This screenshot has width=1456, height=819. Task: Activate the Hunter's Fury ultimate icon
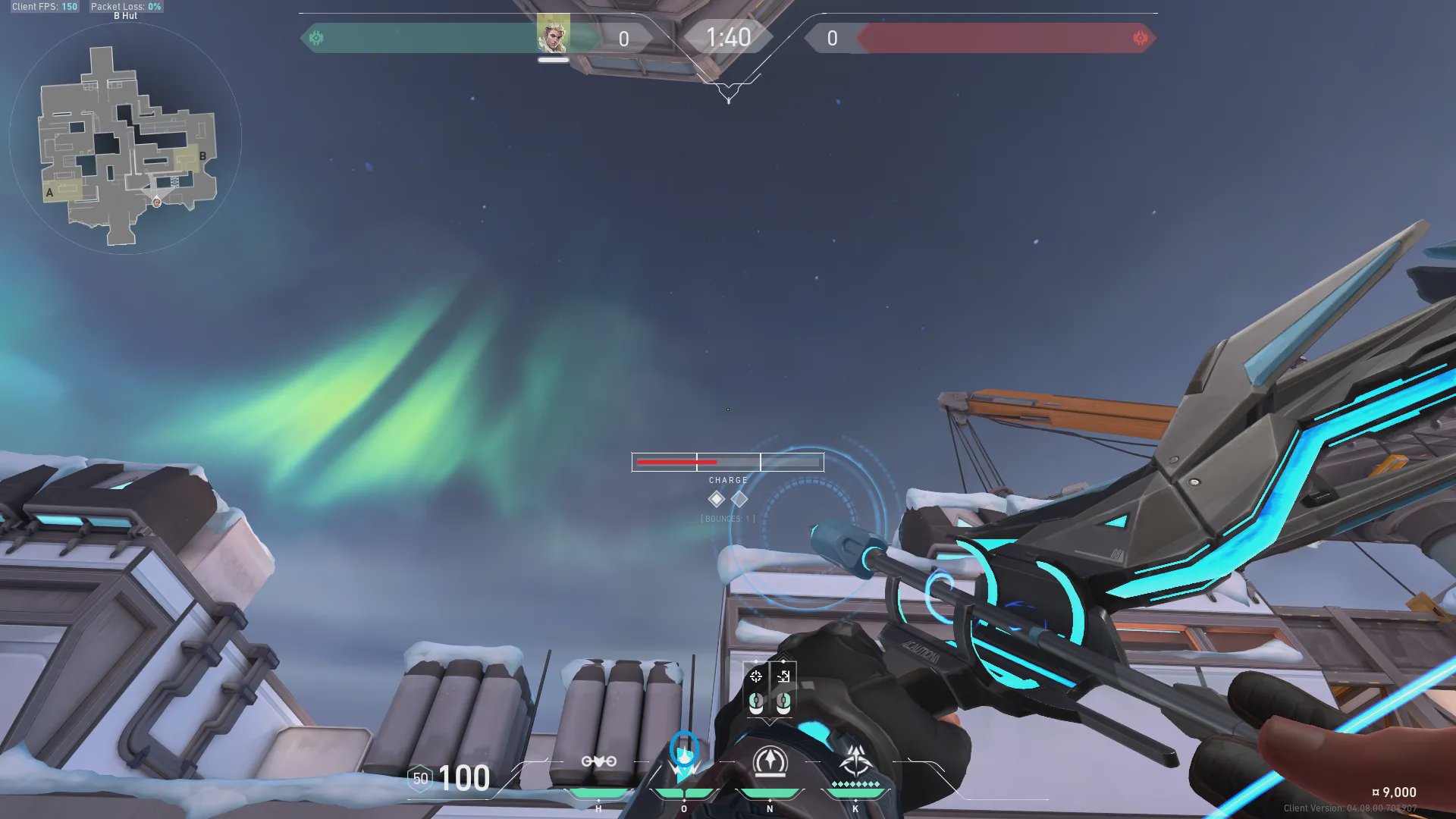[x=855, y=761]
